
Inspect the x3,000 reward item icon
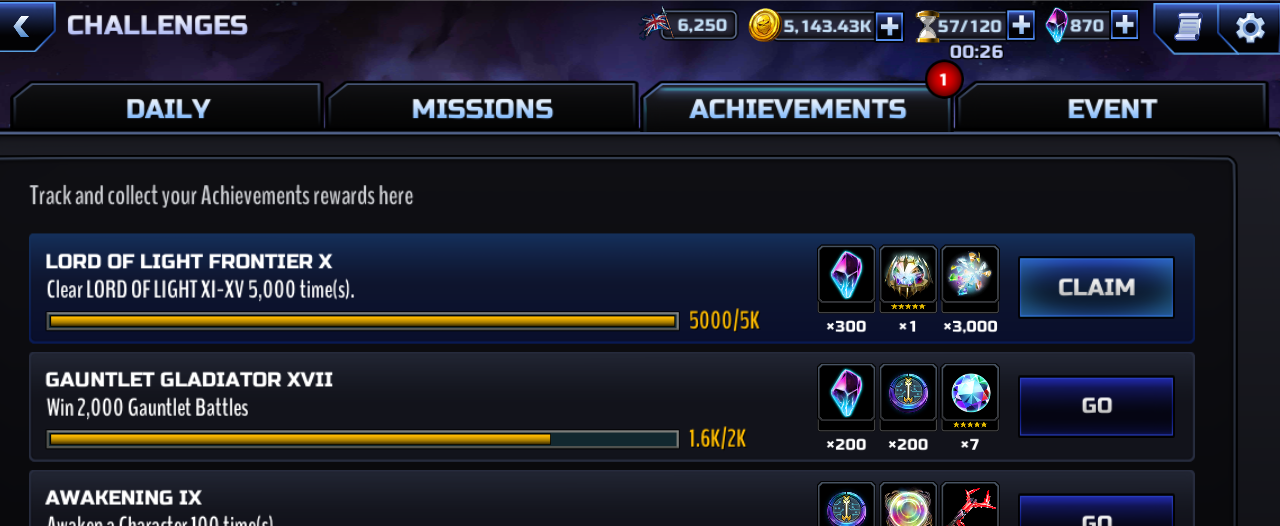coord(970,275)
